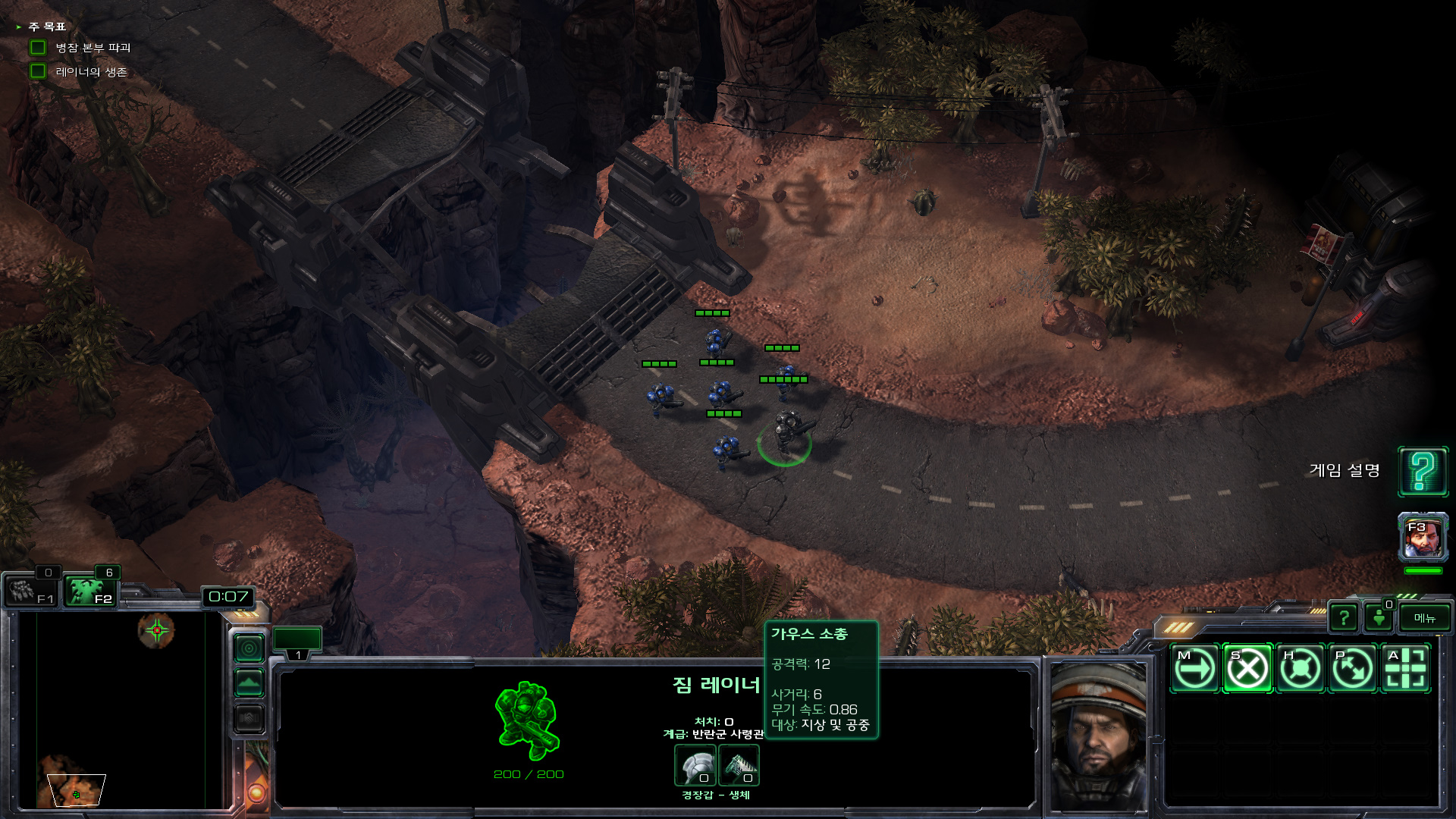Toggle the minimap terrain display button

click(x=249, y=683)
